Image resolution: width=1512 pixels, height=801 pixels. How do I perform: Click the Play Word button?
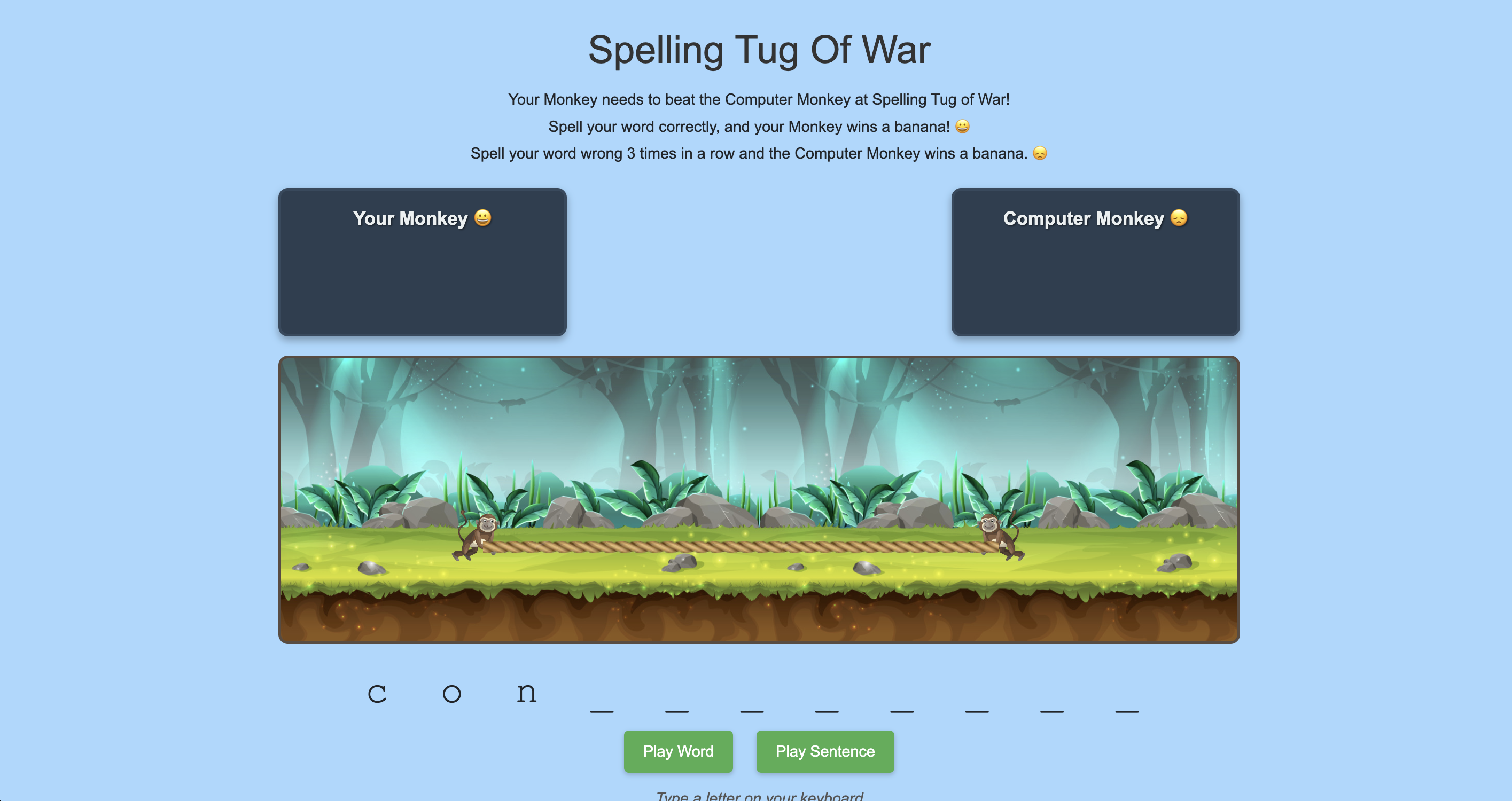pos(678,751)
